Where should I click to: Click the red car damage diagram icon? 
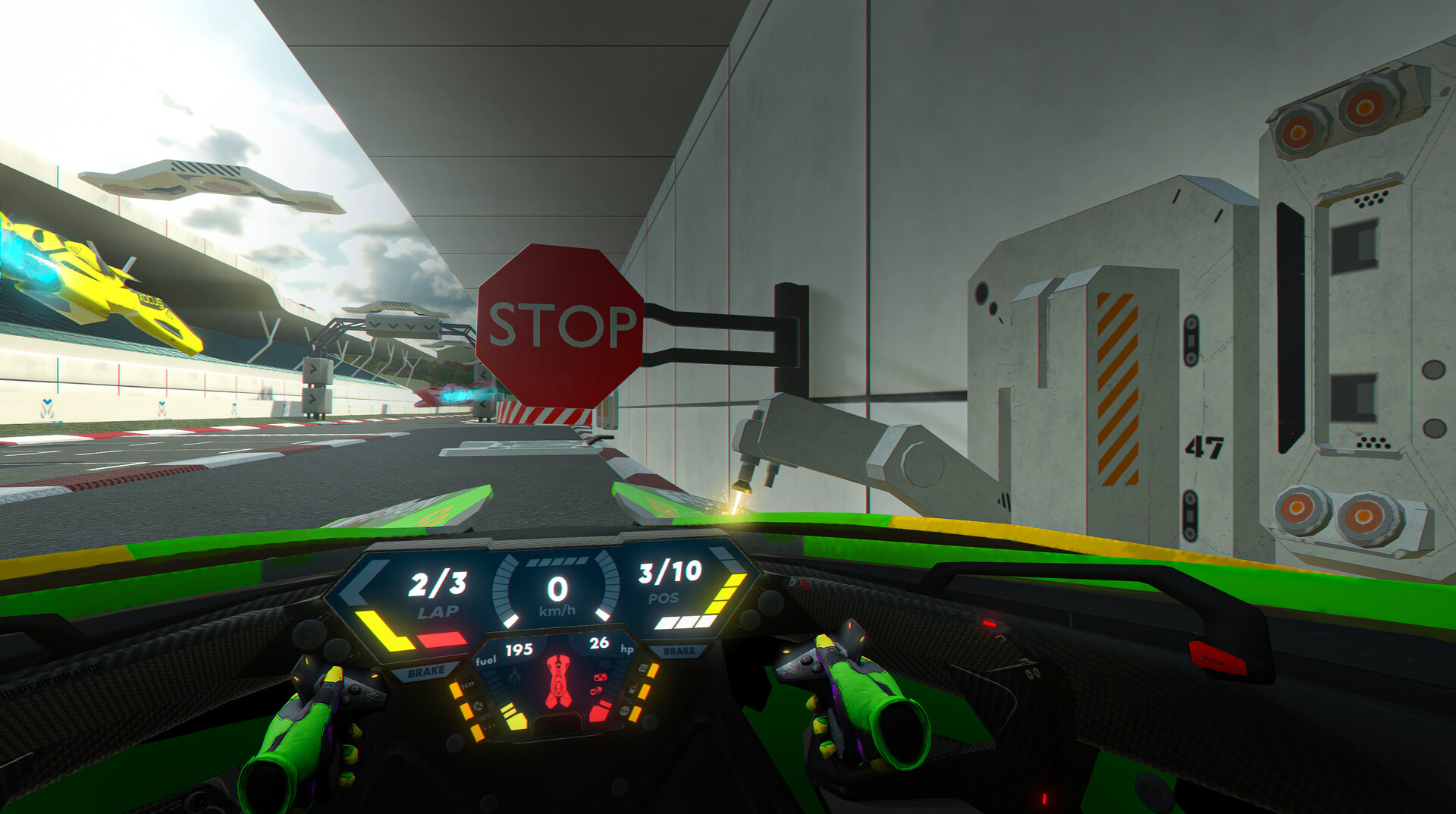point(559,681)
